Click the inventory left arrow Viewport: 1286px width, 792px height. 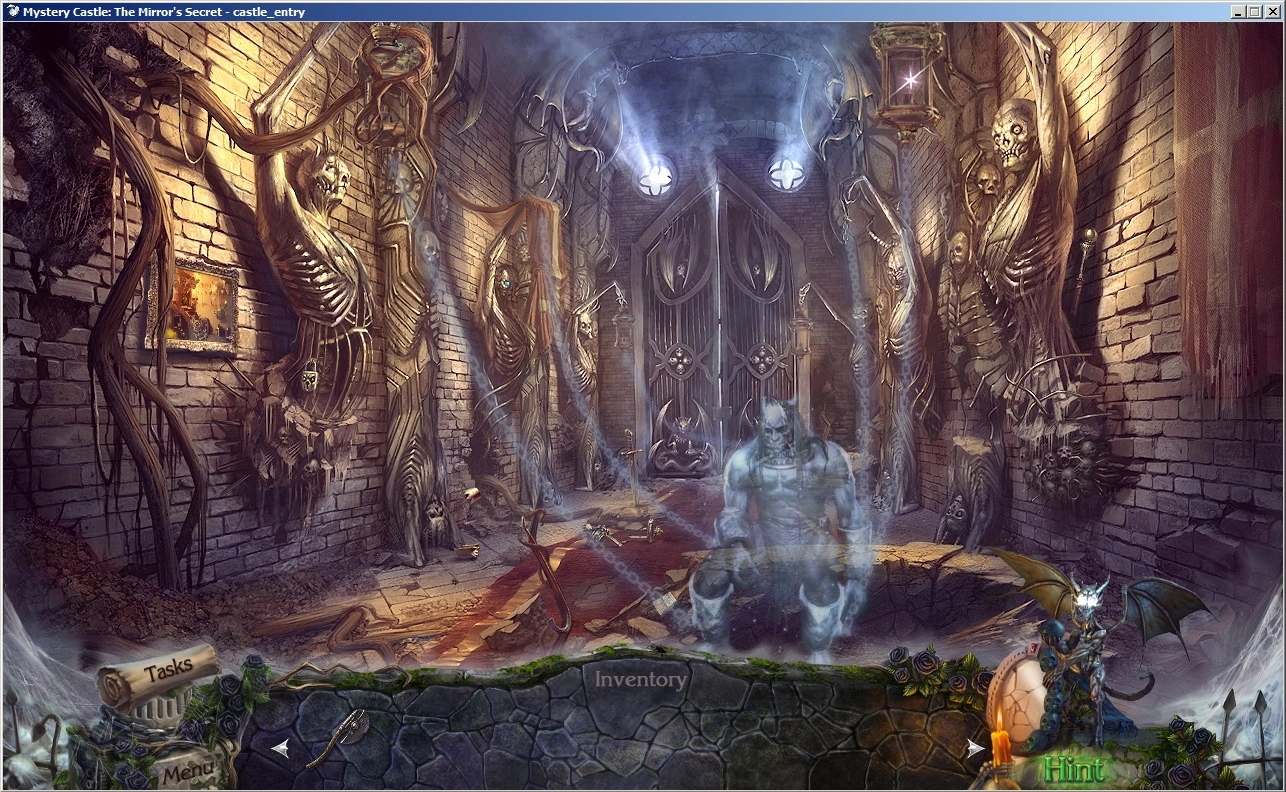click(x=281, y=747)
